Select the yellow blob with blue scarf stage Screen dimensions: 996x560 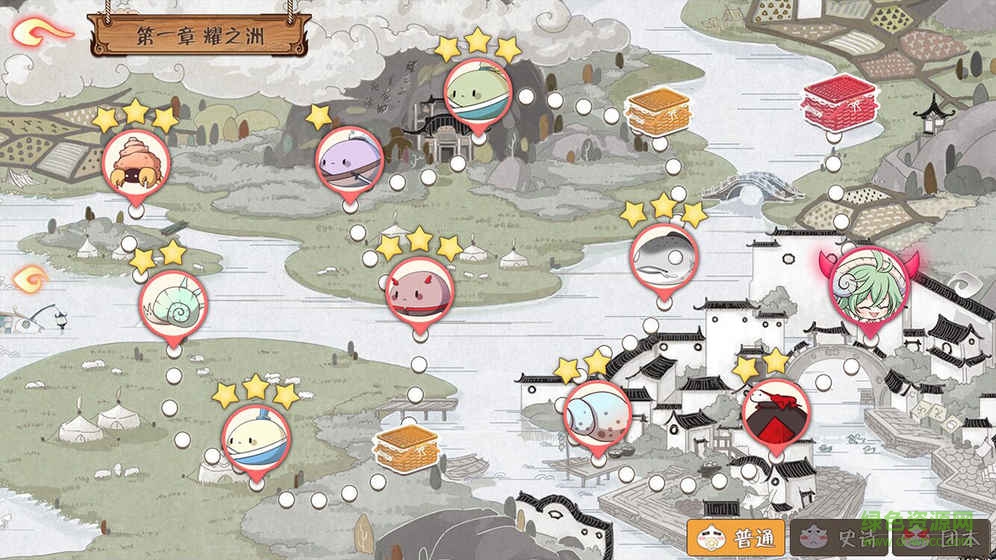point(256,437)
